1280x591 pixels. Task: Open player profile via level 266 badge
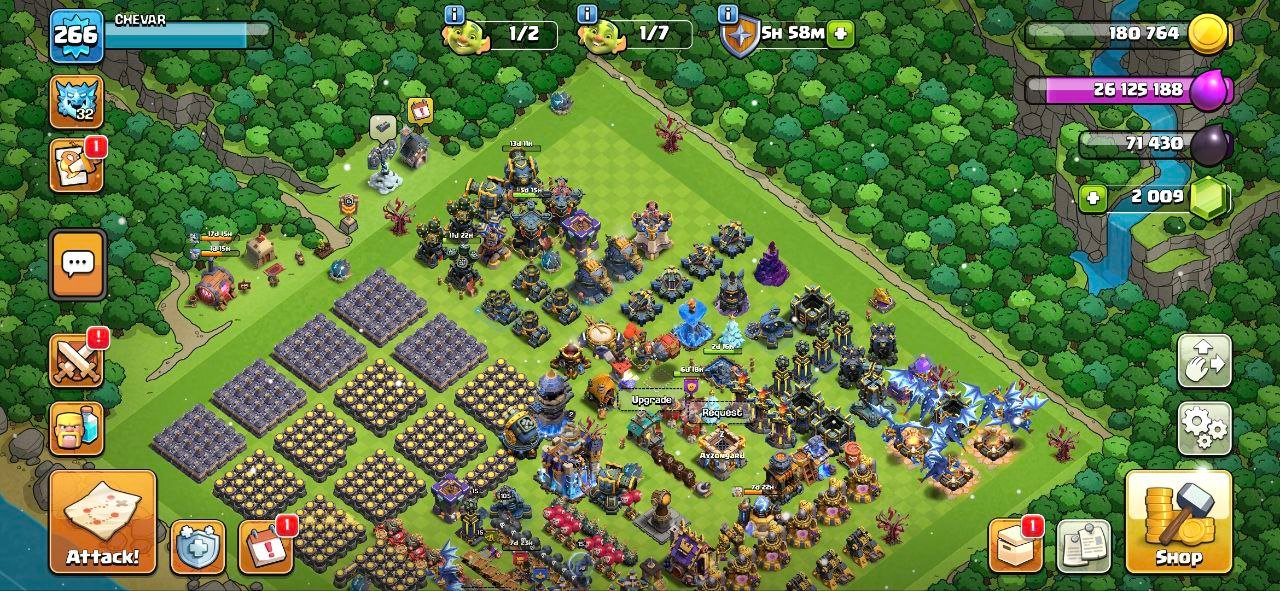(x=76, y=36)
